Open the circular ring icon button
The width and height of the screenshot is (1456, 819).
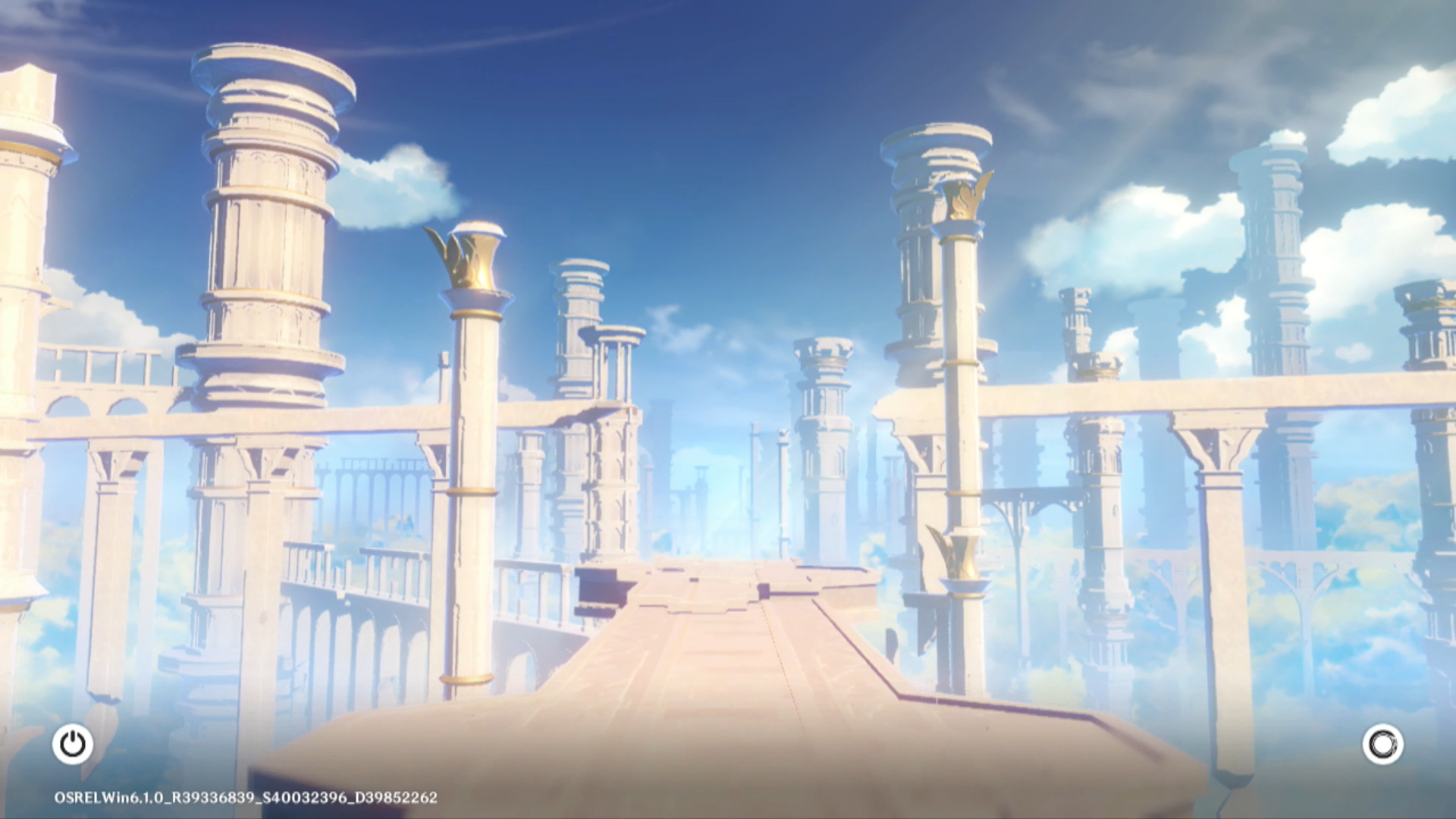point(1382,744)
